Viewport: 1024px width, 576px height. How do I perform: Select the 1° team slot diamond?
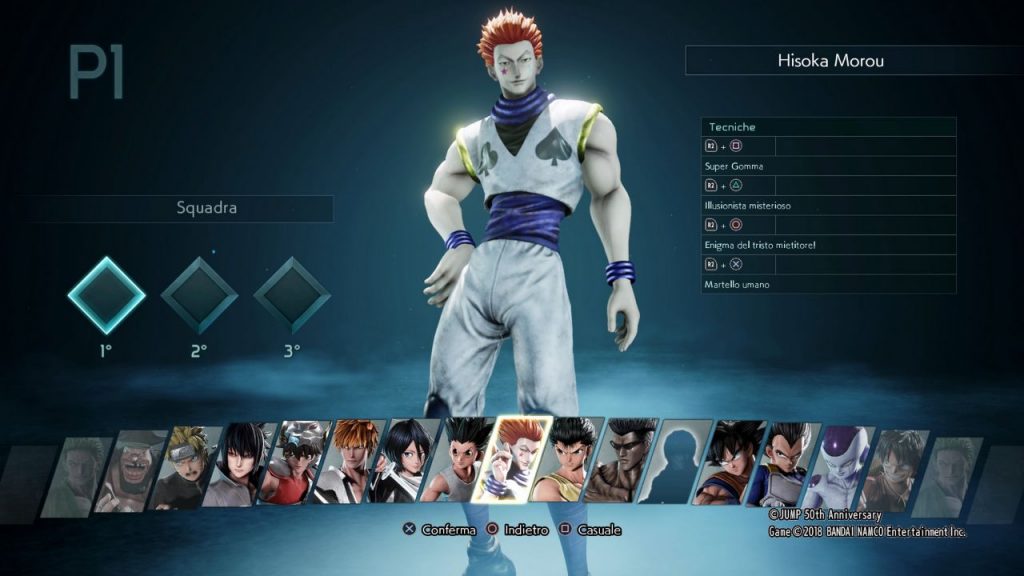106,295
